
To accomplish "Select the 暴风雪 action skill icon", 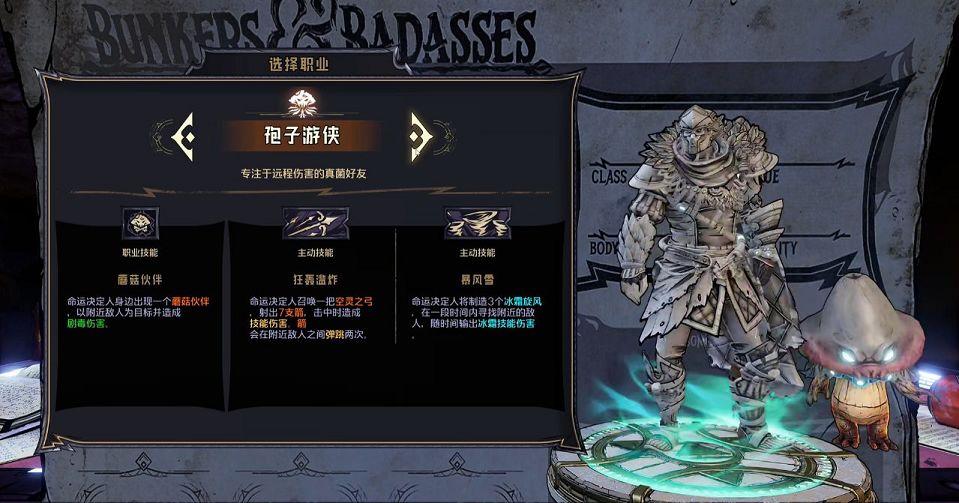I will tap(476, 222).
